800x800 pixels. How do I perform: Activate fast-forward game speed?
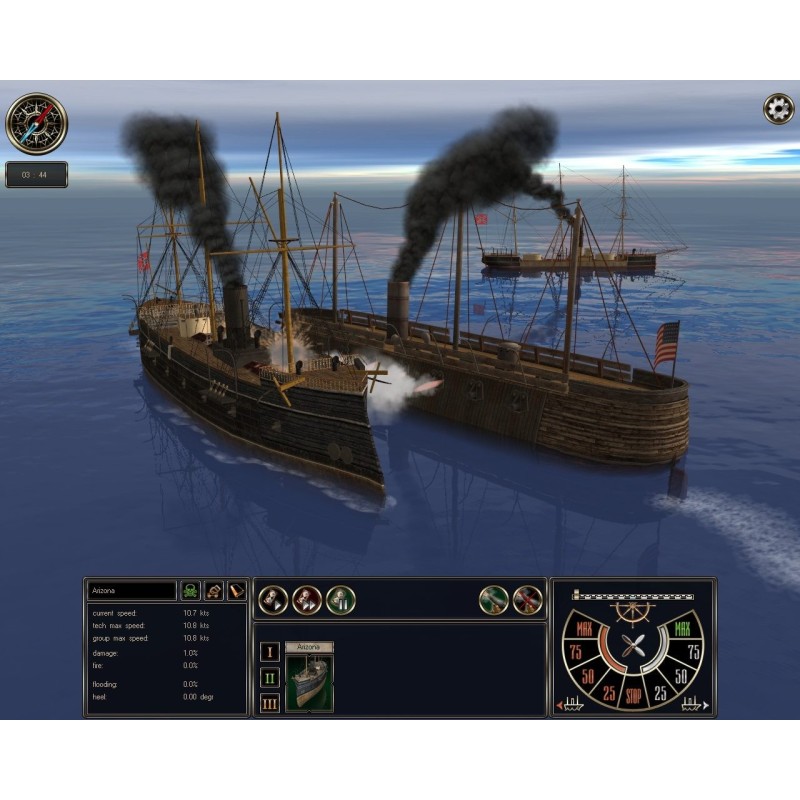[x=306, y=599]
